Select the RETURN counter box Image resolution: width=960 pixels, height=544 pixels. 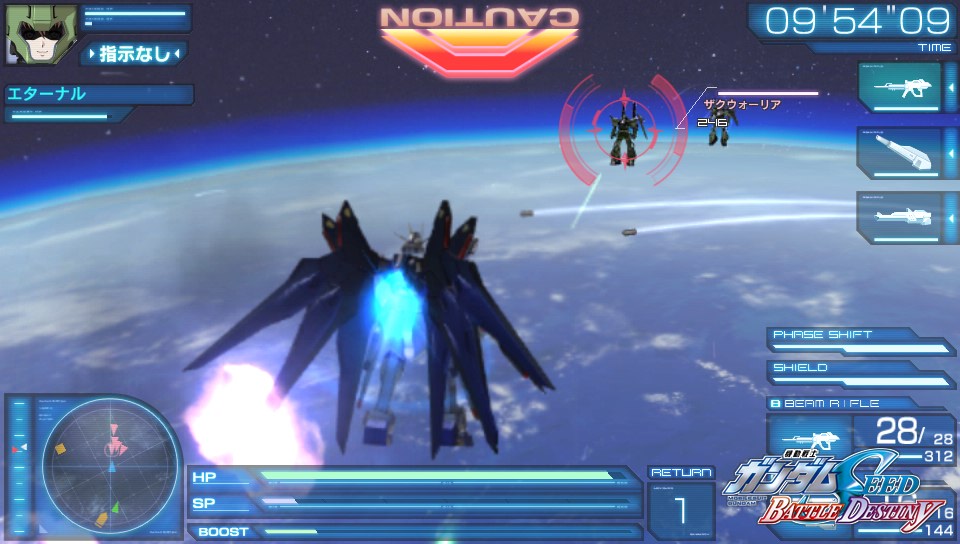click(681, 502)
